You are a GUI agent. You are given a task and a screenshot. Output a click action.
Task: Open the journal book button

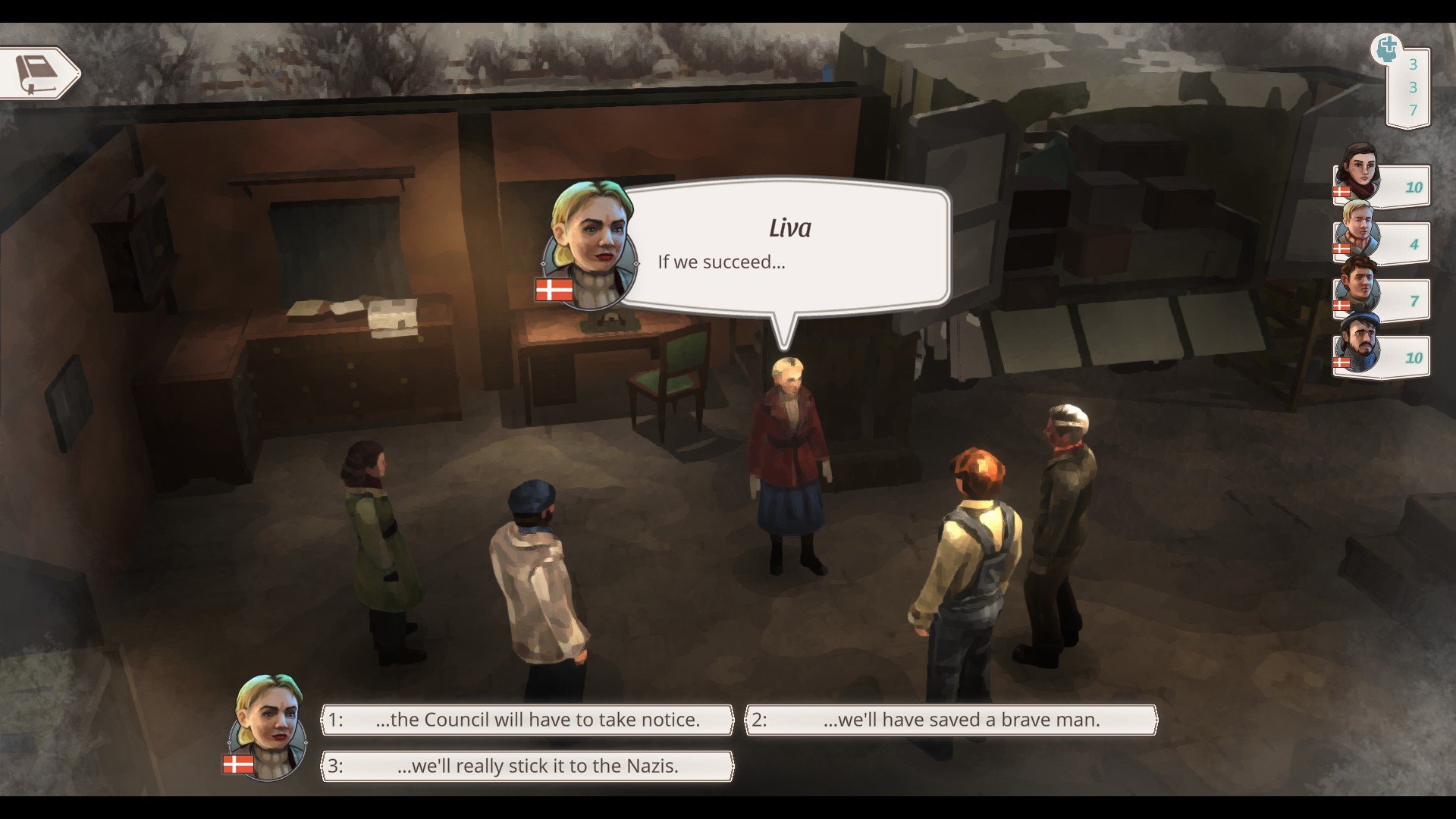(x=38, y=74)
